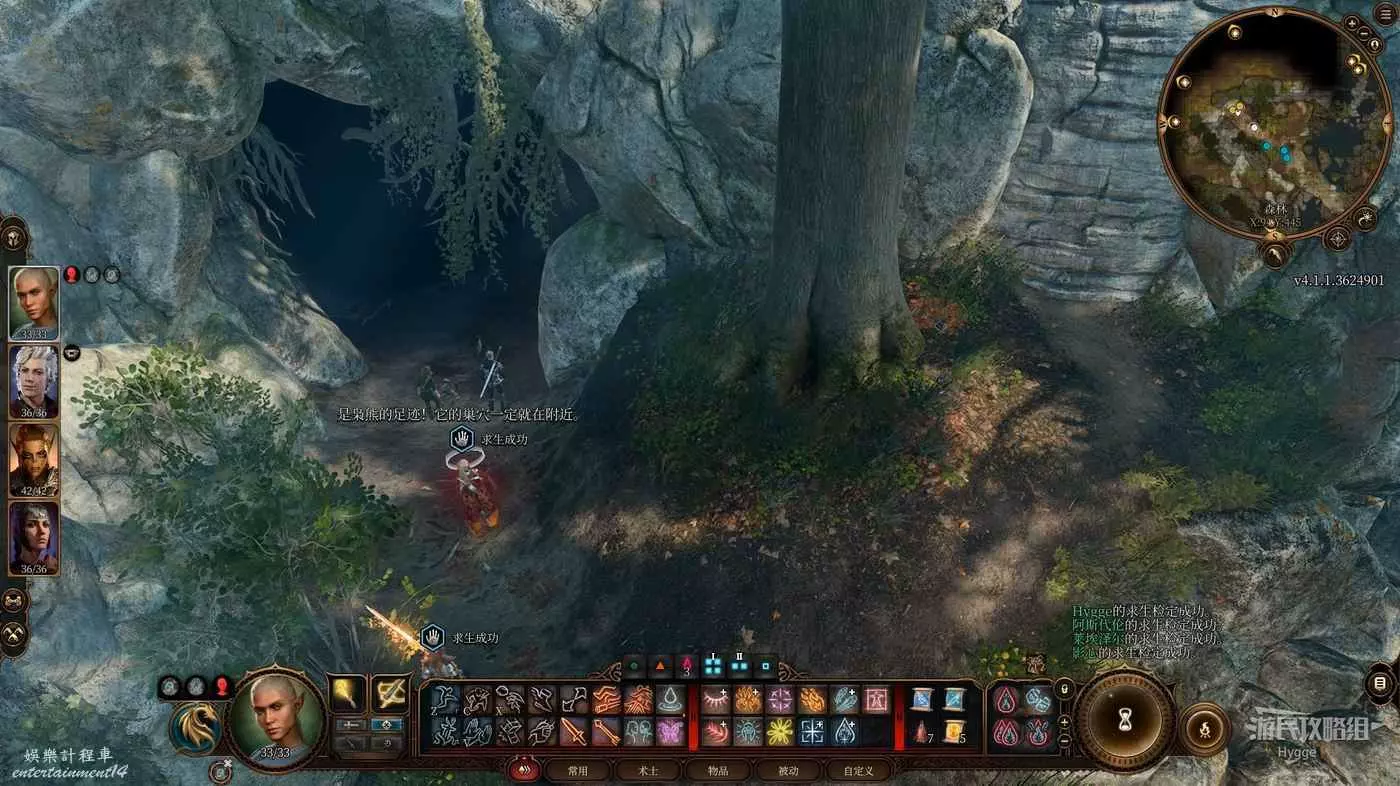This screenshot has width=1400, height=786.
Task: Switch to the 术士 hotbar tab
Action: click(x=647, y=771)
